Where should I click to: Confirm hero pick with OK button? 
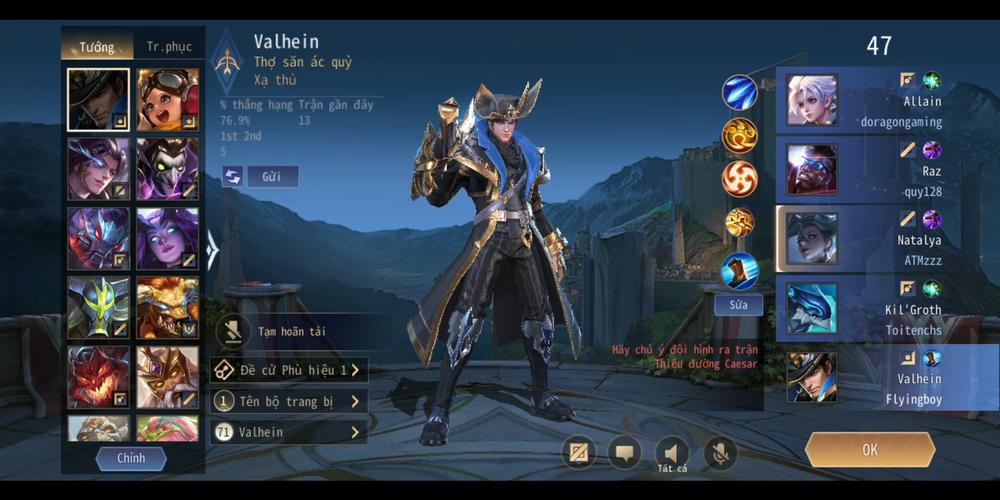869,450
